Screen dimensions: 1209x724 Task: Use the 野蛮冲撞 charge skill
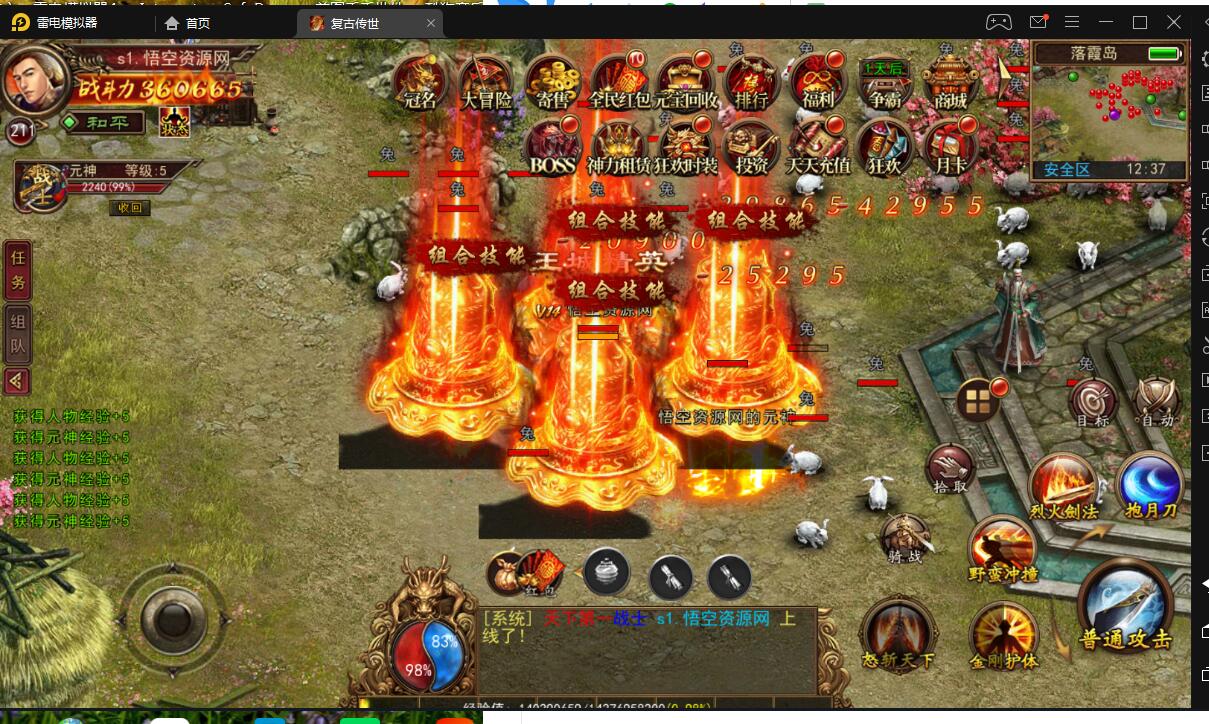coord(1003,550)
